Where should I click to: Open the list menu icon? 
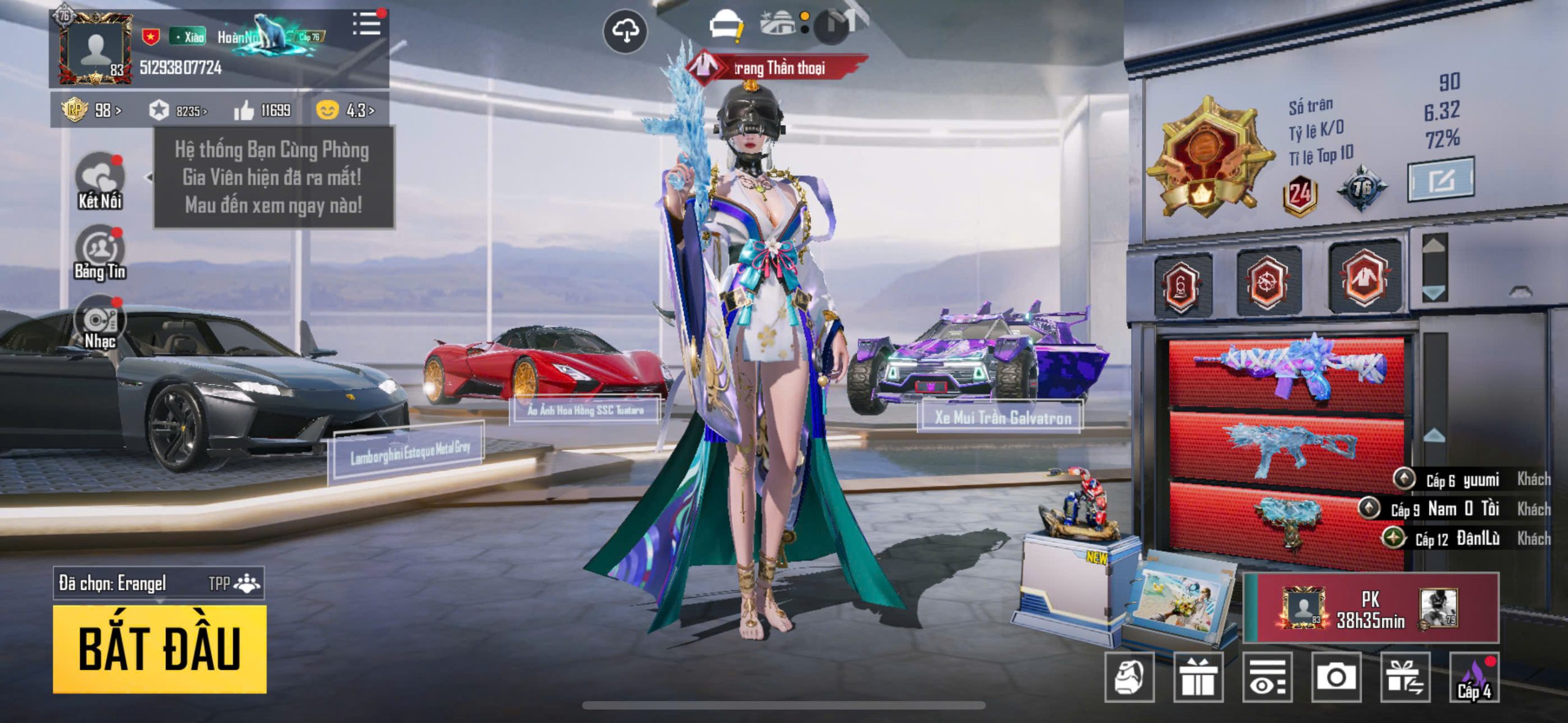tap(366, 24)
